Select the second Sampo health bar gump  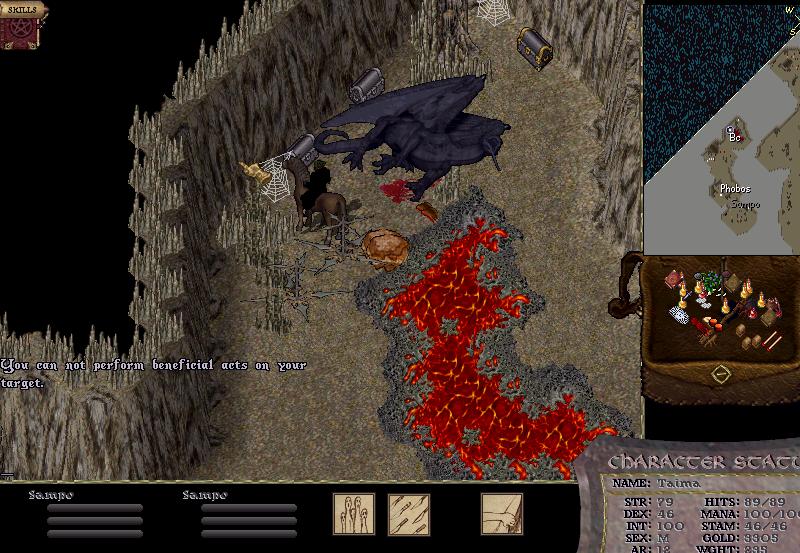click(x=249, y=514)
